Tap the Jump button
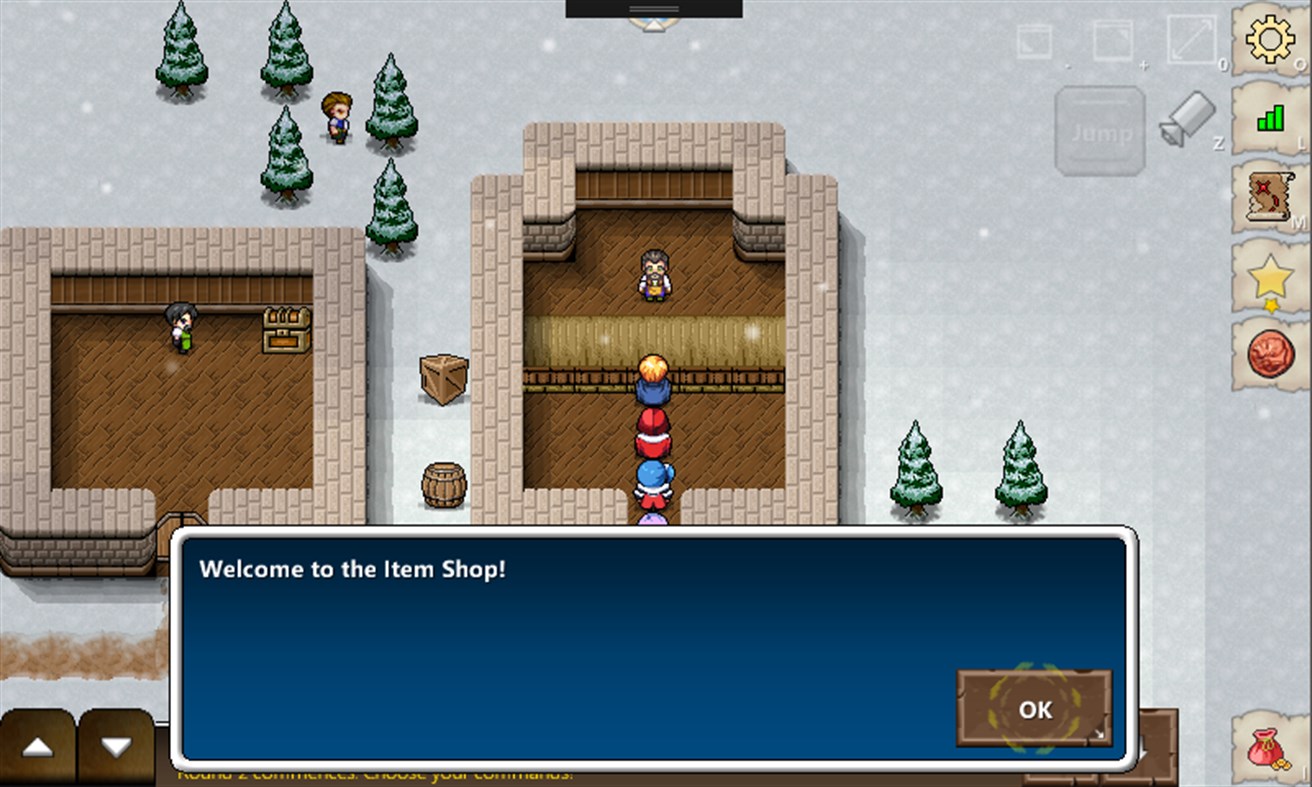 pos(1100,132)
